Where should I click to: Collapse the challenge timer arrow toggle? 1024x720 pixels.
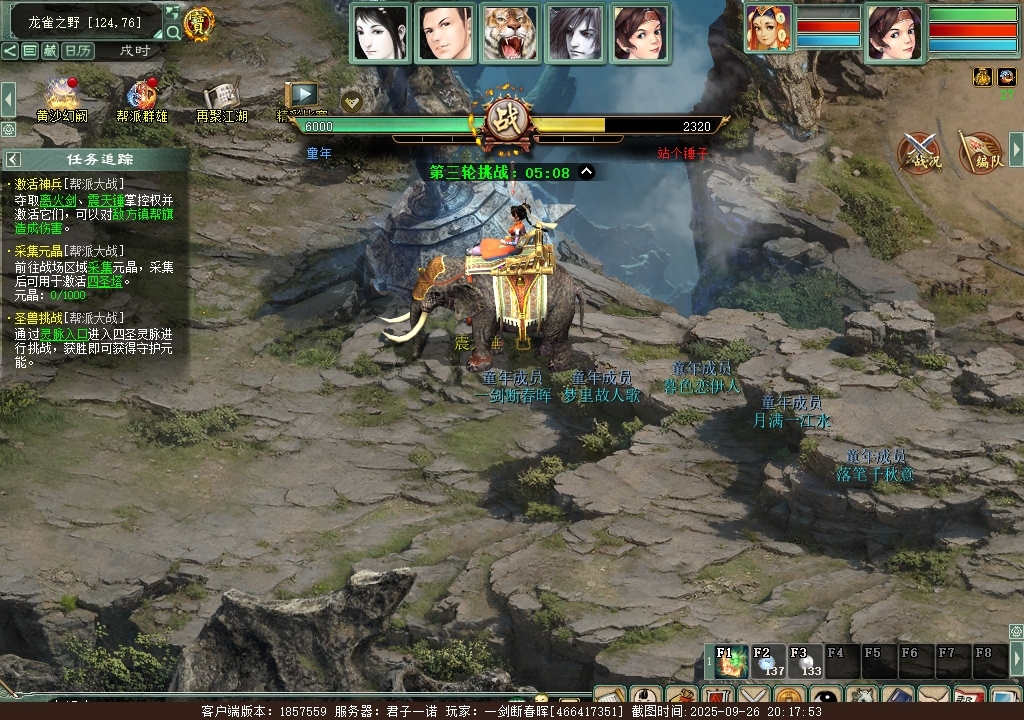click(587, 172)
